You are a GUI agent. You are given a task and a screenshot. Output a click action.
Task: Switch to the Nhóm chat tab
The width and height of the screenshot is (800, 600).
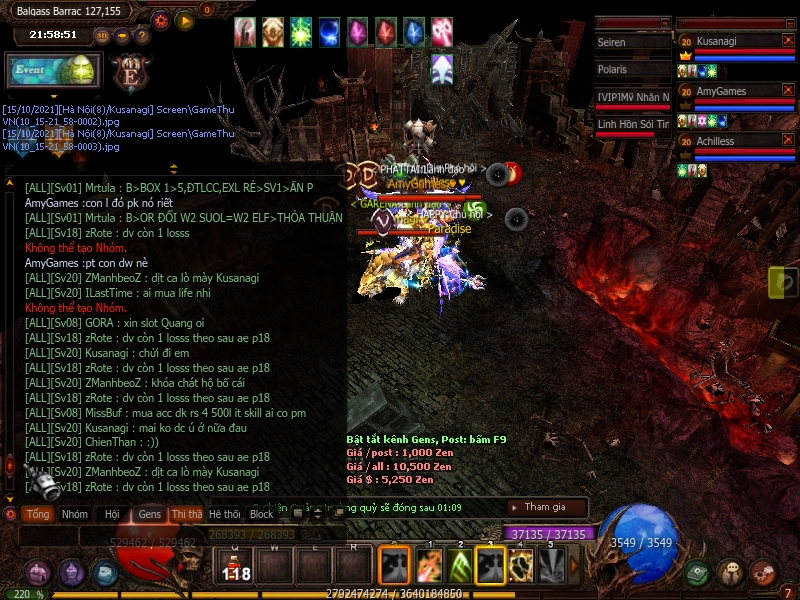pos(74,514)
